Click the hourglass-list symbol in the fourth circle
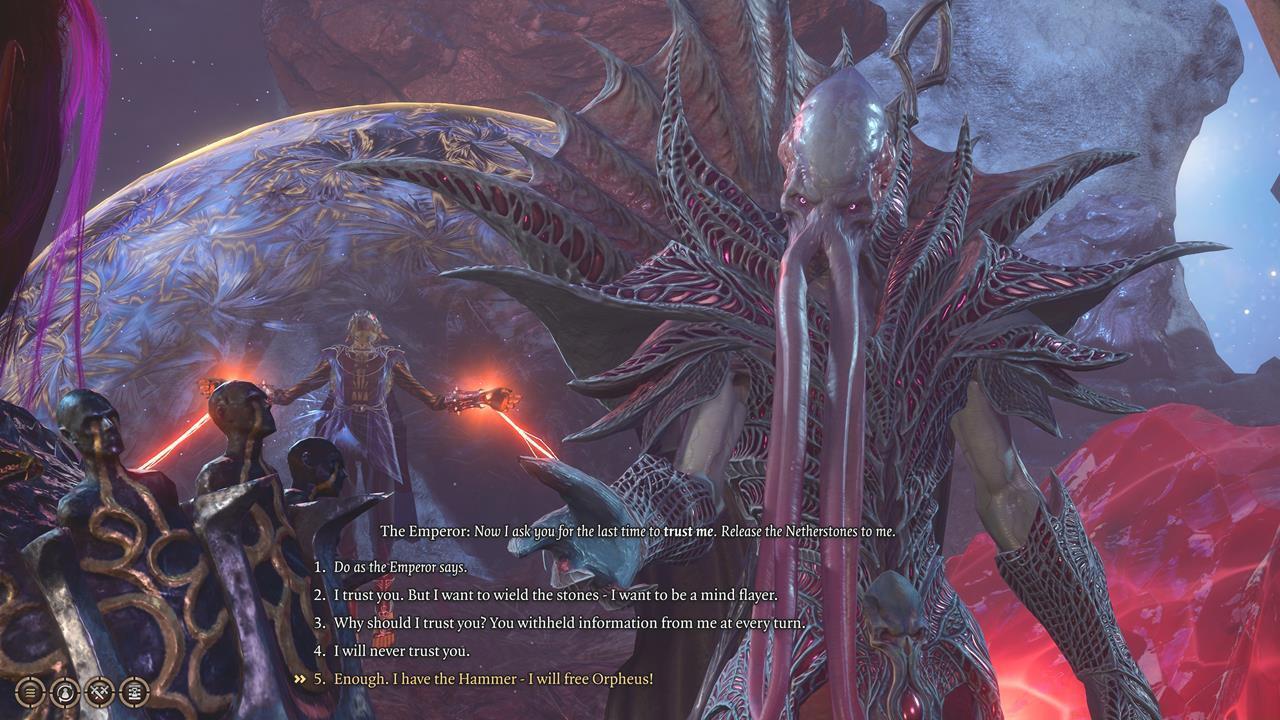The height and width of the screenshot is (720, 1280). (x=133, y=692)
